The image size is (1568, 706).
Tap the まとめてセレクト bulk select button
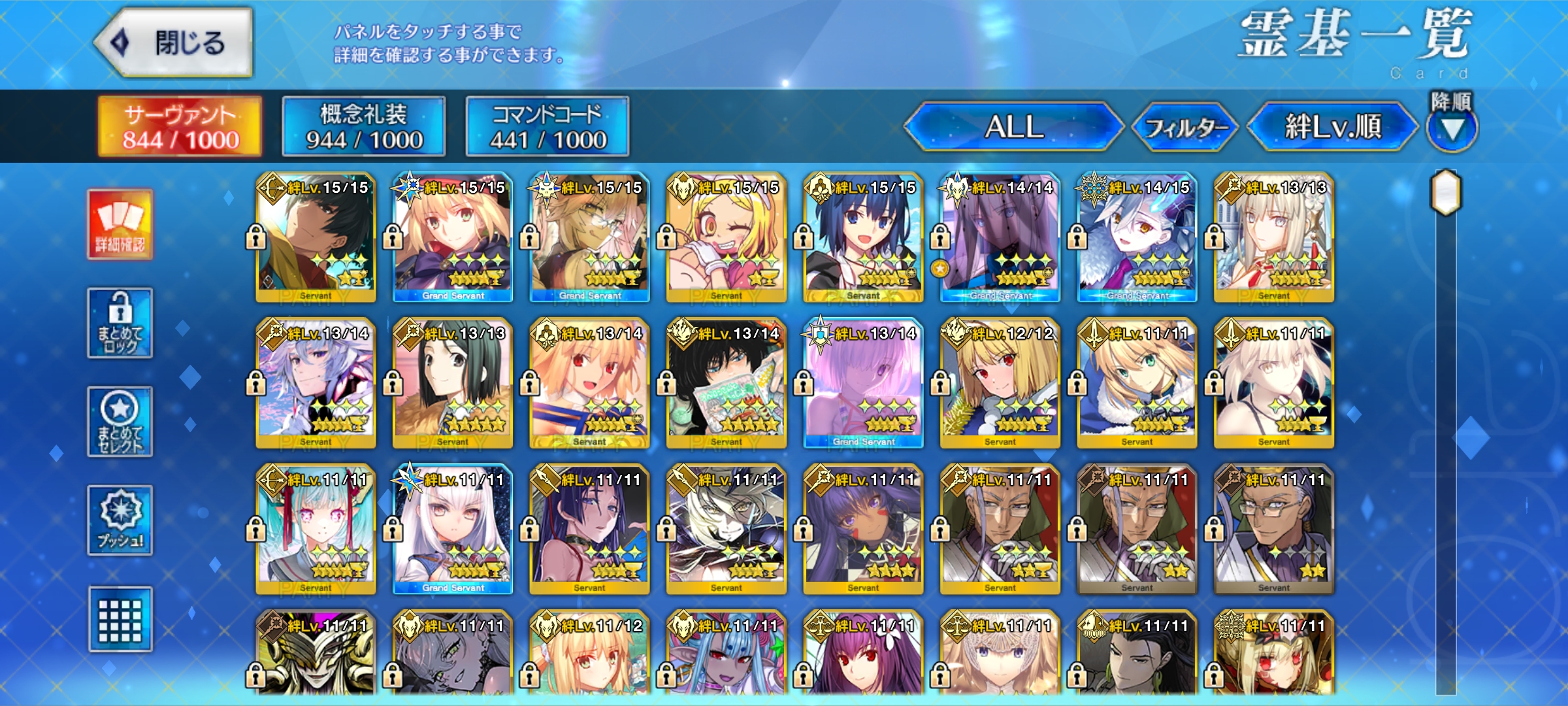tap(120, 422)
